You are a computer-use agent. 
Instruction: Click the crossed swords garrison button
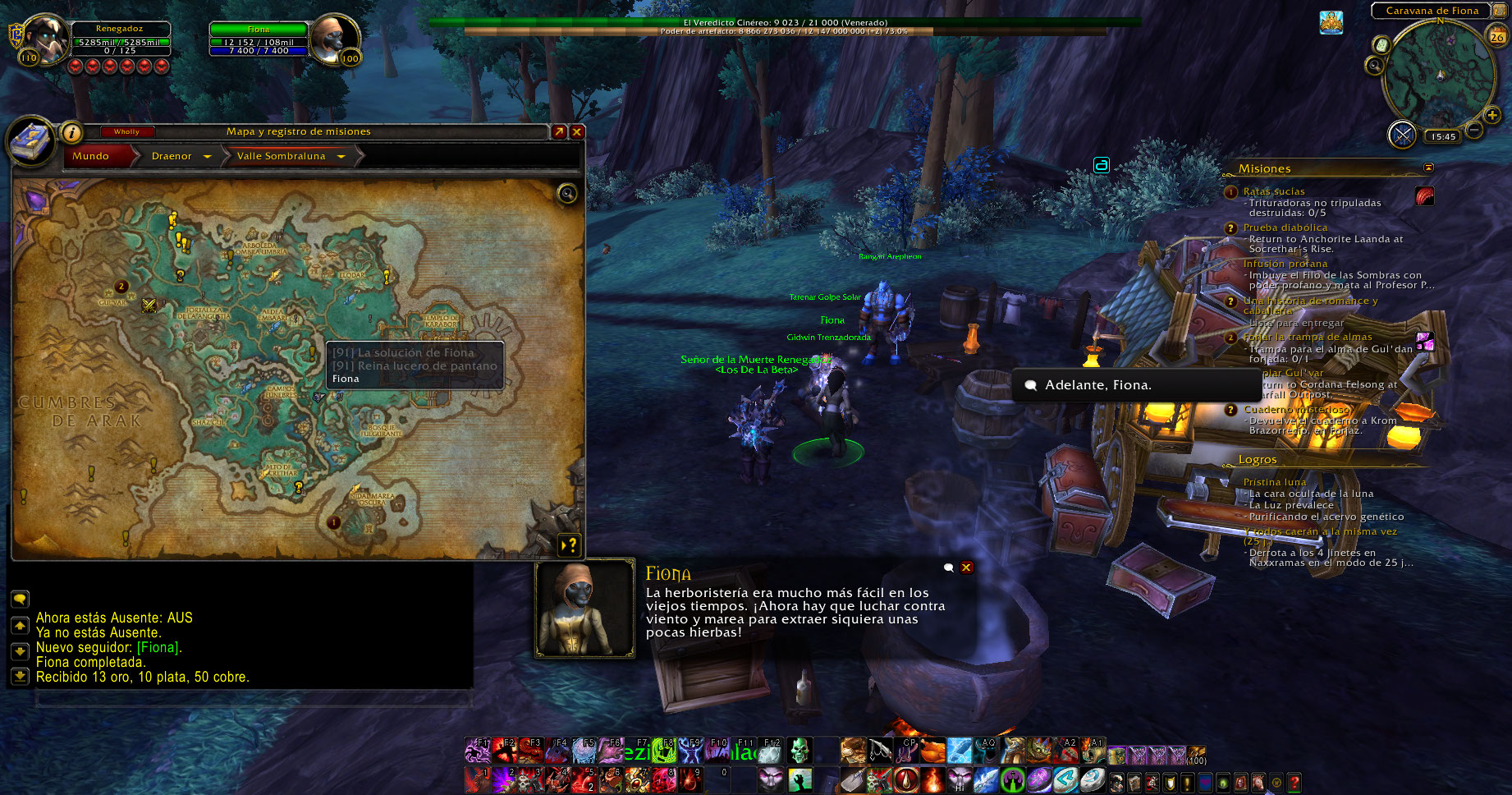click(1402, 134)
